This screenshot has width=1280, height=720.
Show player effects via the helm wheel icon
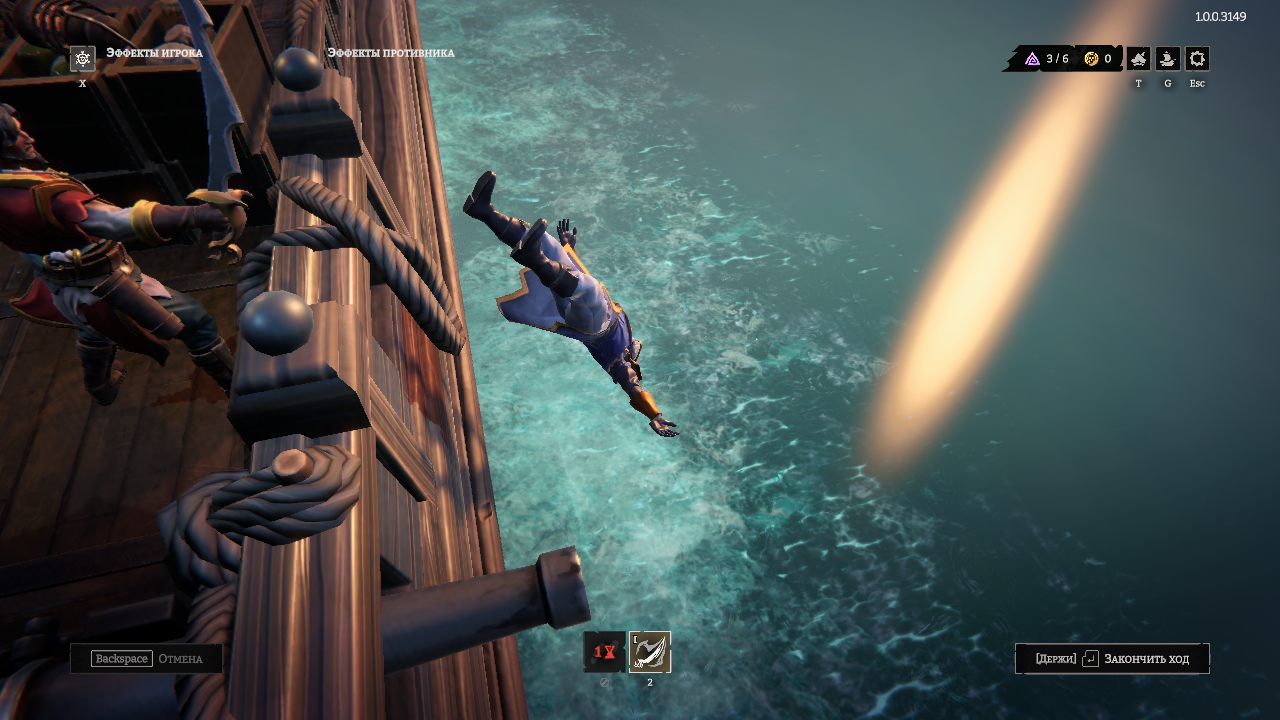[x=83, y=59]
